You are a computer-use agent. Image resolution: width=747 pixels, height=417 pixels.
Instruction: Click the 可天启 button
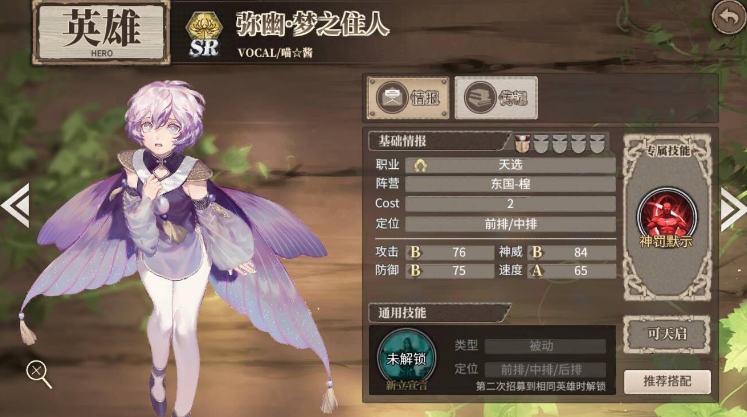click(x=666, y=335)
